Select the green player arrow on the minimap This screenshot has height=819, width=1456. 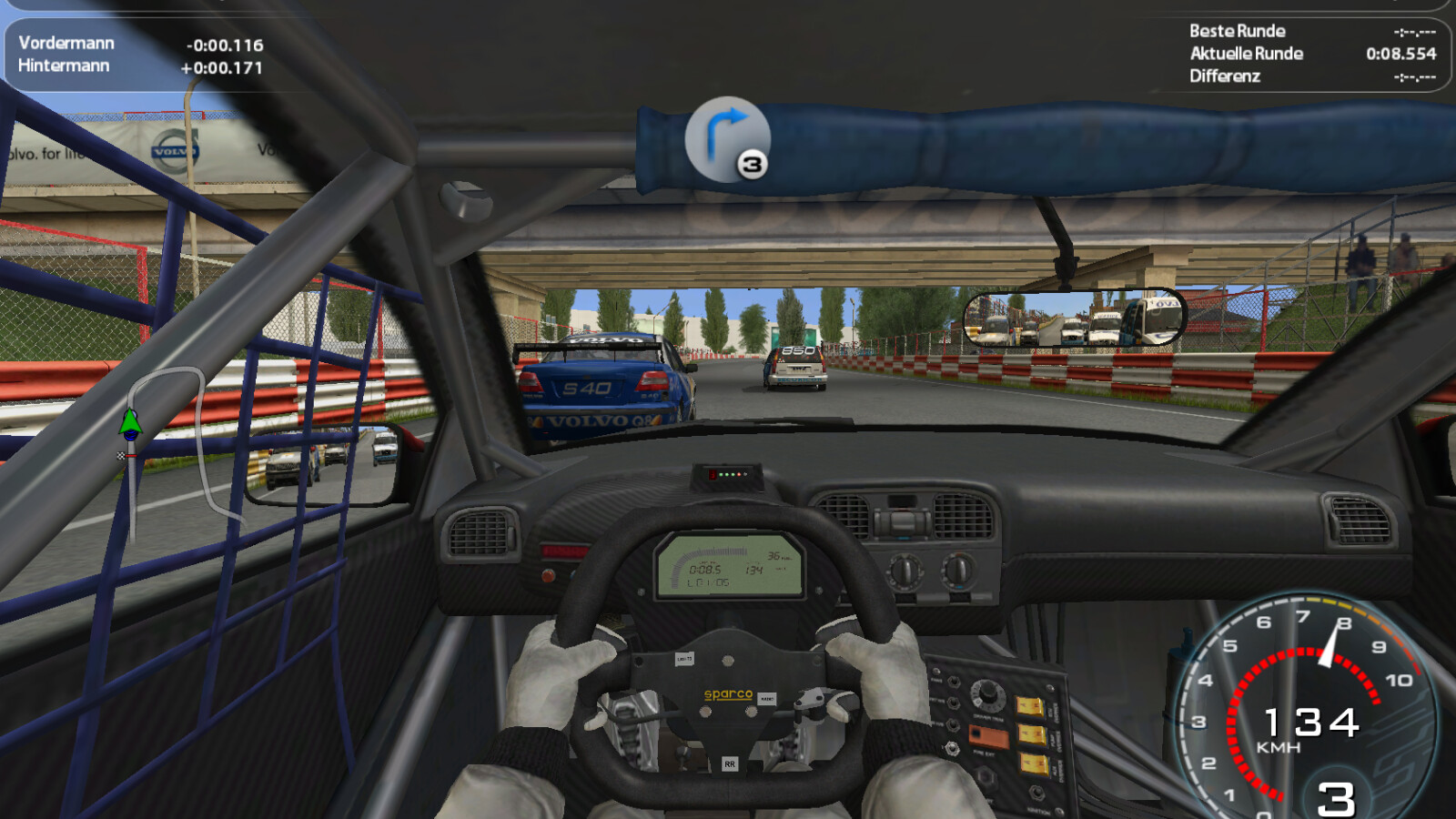click(130, 421)
